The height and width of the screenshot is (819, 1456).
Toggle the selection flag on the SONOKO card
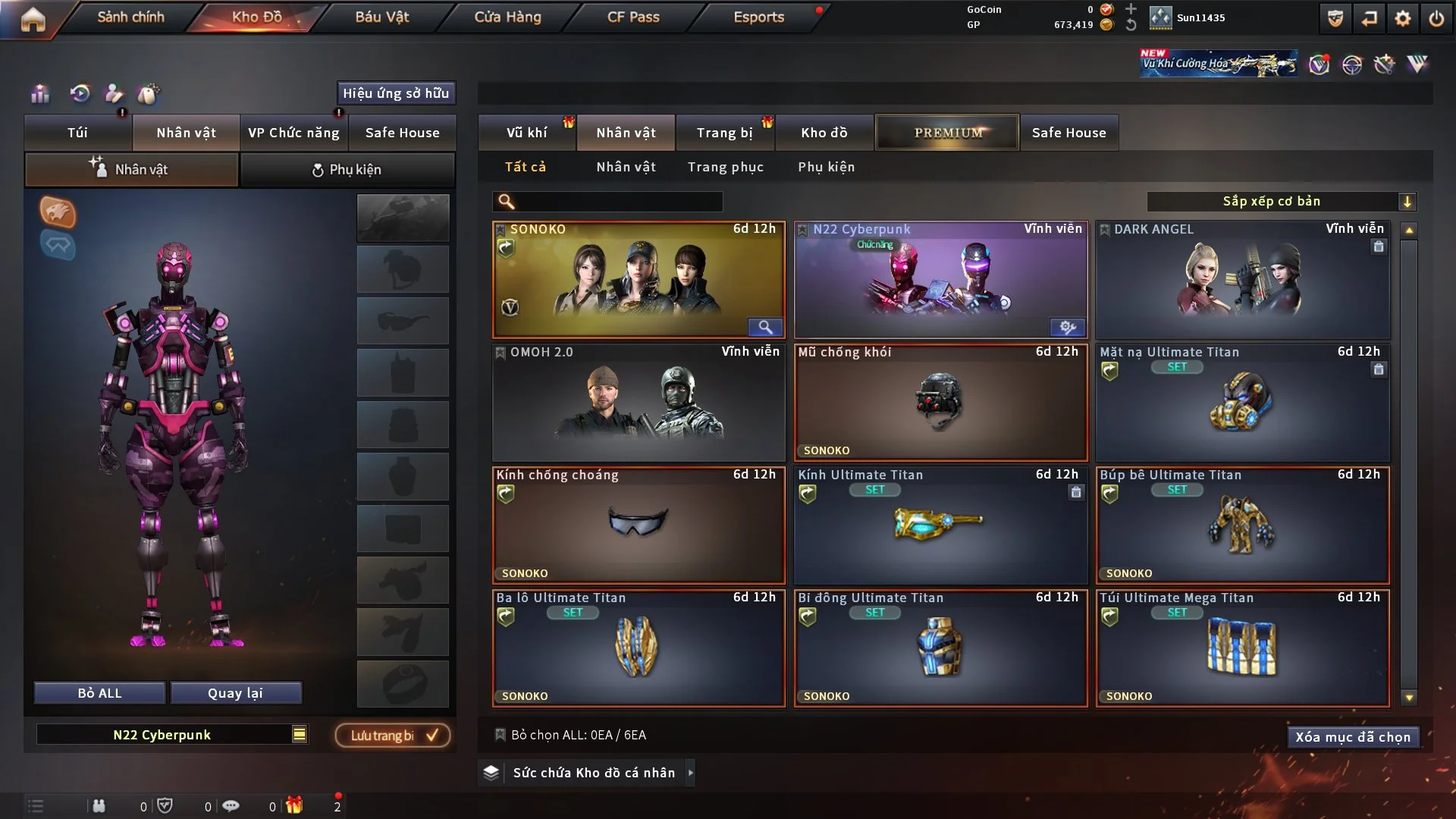pyautogui.click(x=500, y=228)
